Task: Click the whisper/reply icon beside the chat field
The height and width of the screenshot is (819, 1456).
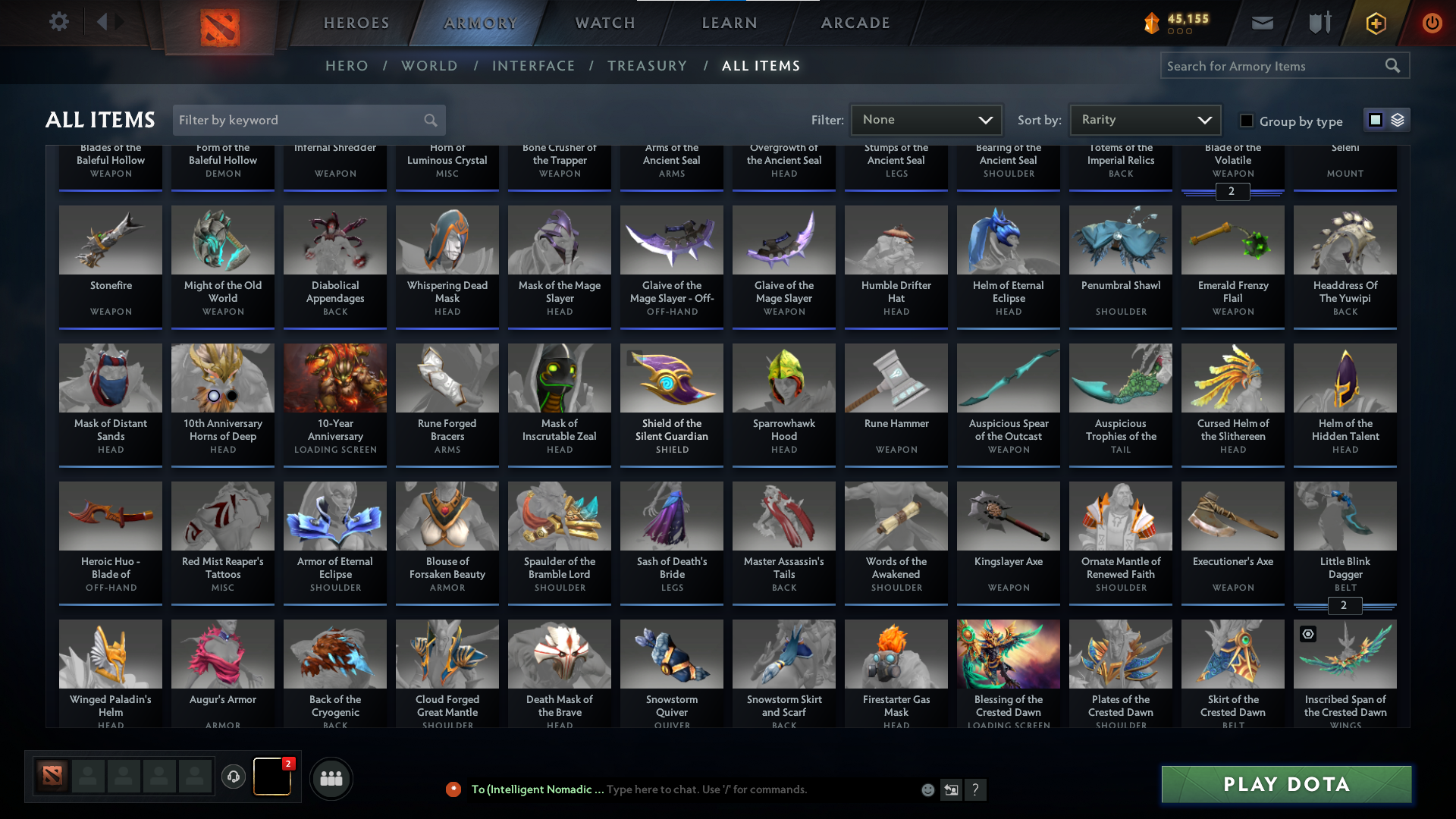Action: coord(951,789)
